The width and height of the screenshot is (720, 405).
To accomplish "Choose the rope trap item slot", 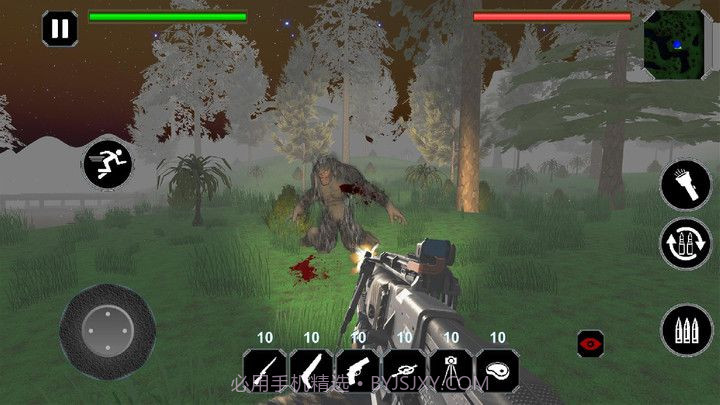I will coord(404,370).
